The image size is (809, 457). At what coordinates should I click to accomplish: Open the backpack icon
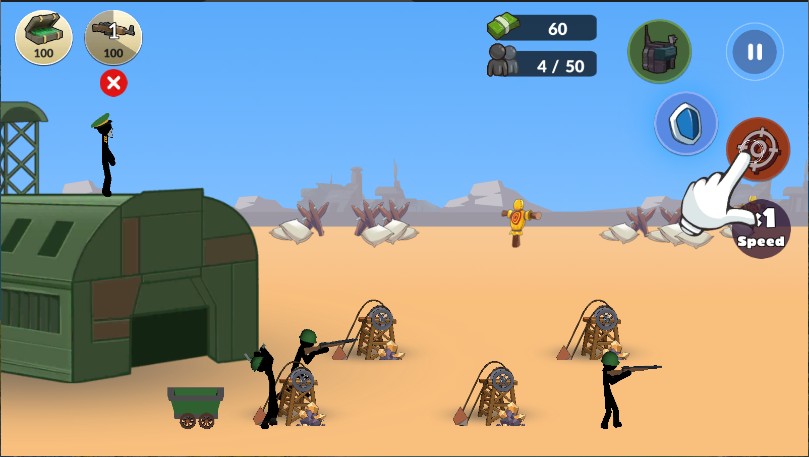[659, 51]
